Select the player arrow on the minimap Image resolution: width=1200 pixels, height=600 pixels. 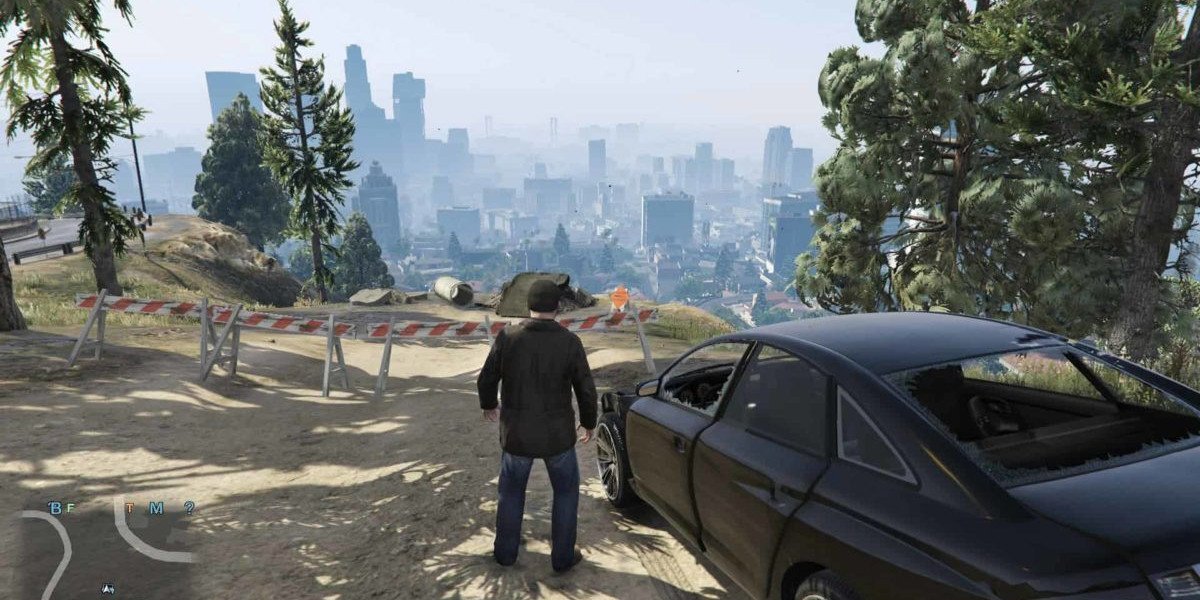pos(108,590)
